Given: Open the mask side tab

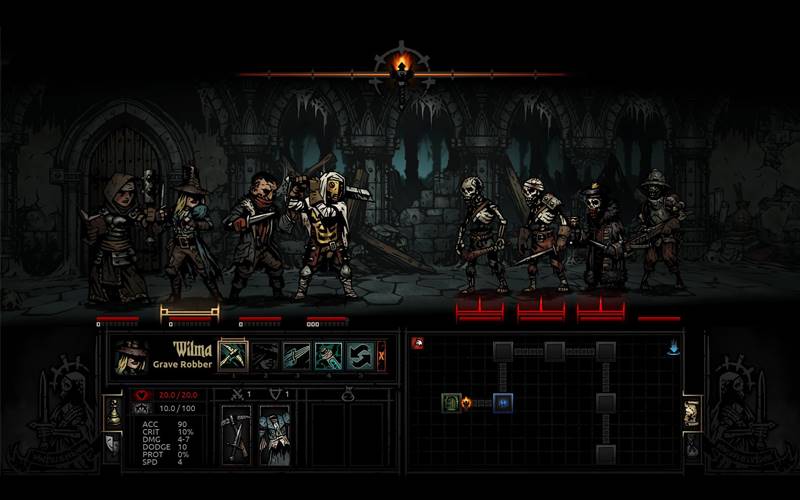Looking at the screenshot, I should point(113,443).
